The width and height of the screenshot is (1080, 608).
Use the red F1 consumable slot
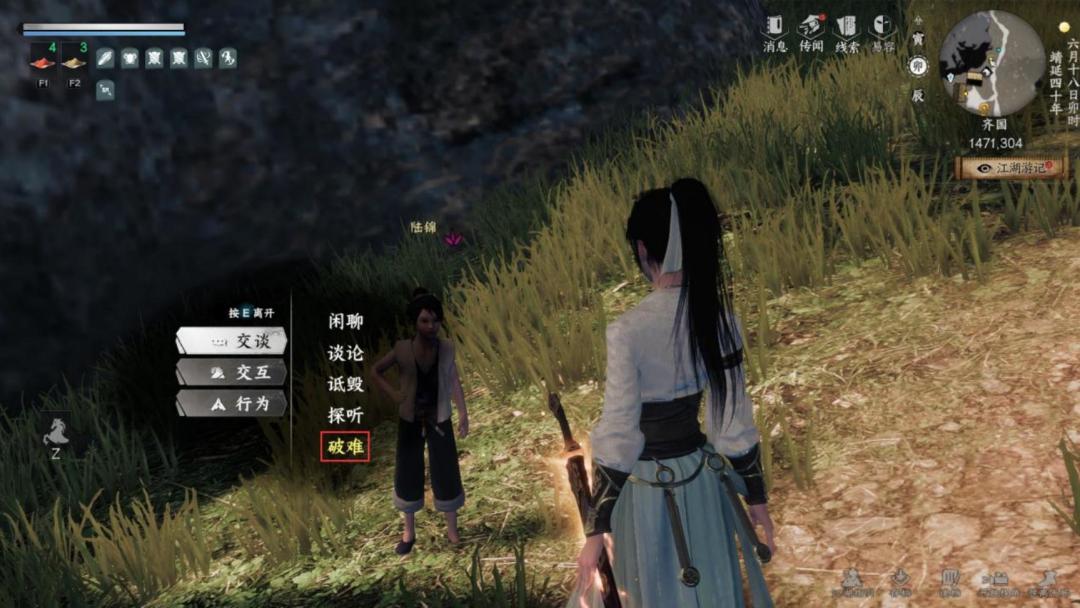click(x=43, y=60)
